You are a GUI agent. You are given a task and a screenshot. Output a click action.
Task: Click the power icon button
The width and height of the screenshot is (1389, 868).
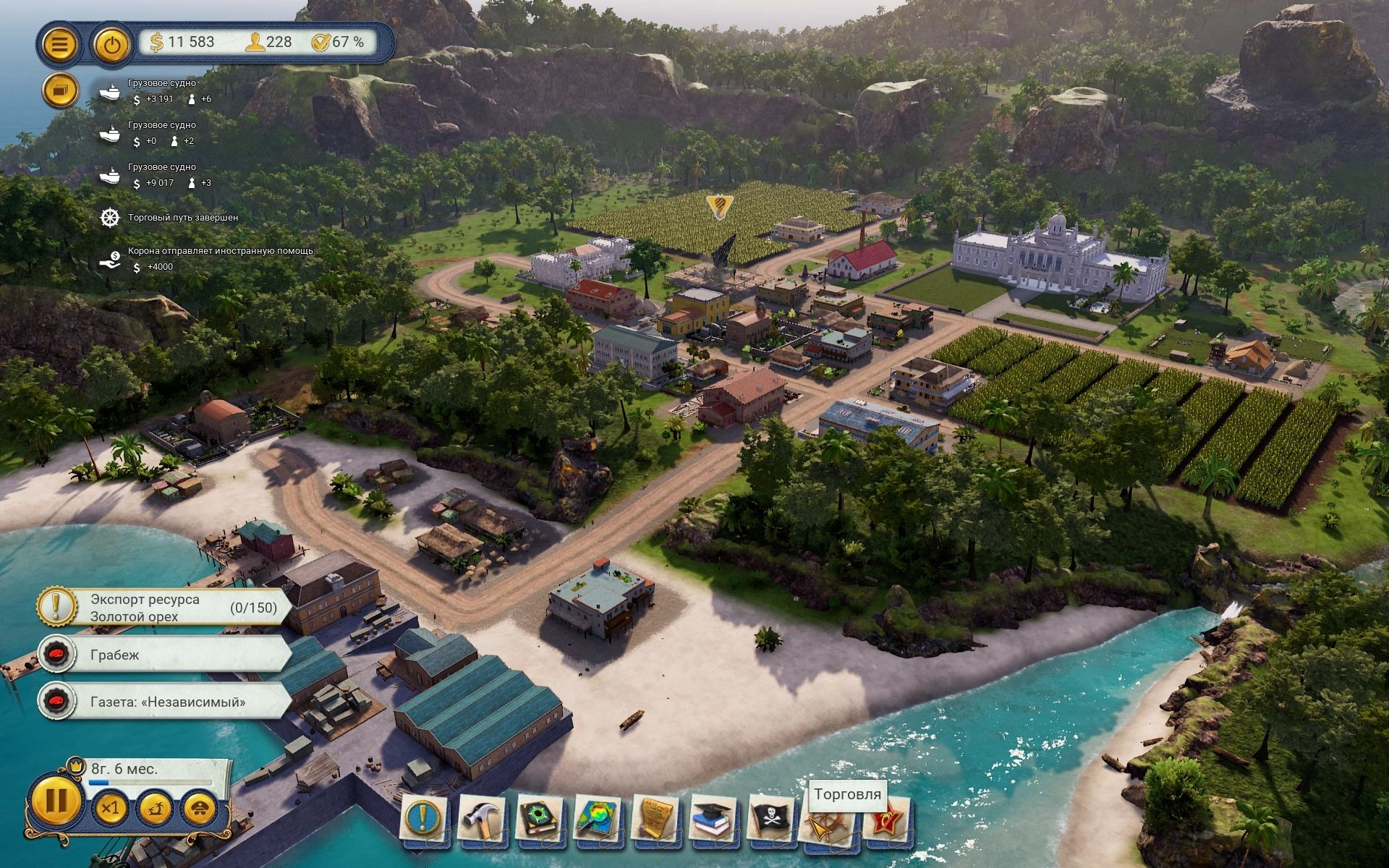(111, 44)
